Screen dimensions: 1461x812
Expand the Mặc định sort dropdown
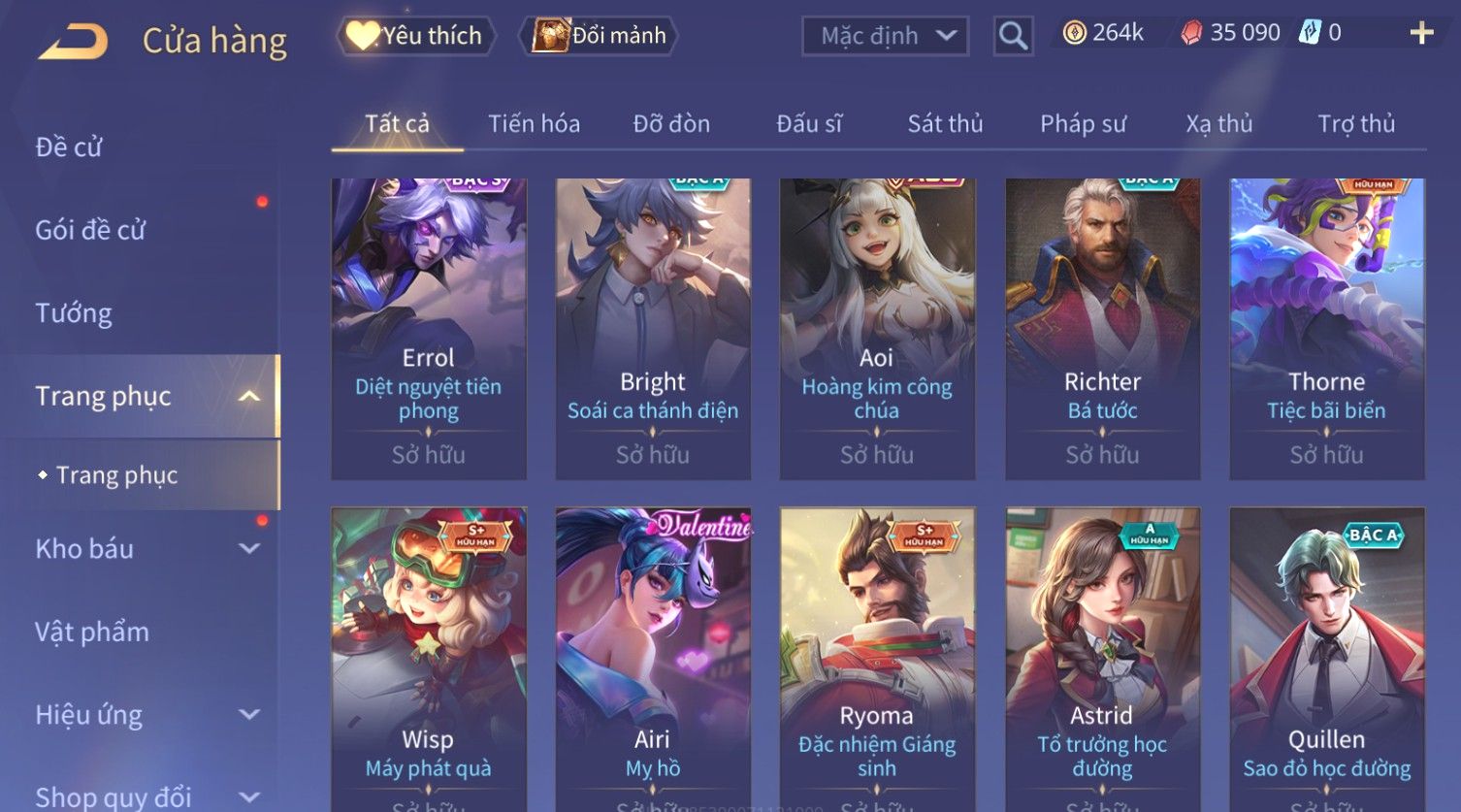(x=885, y=36)
